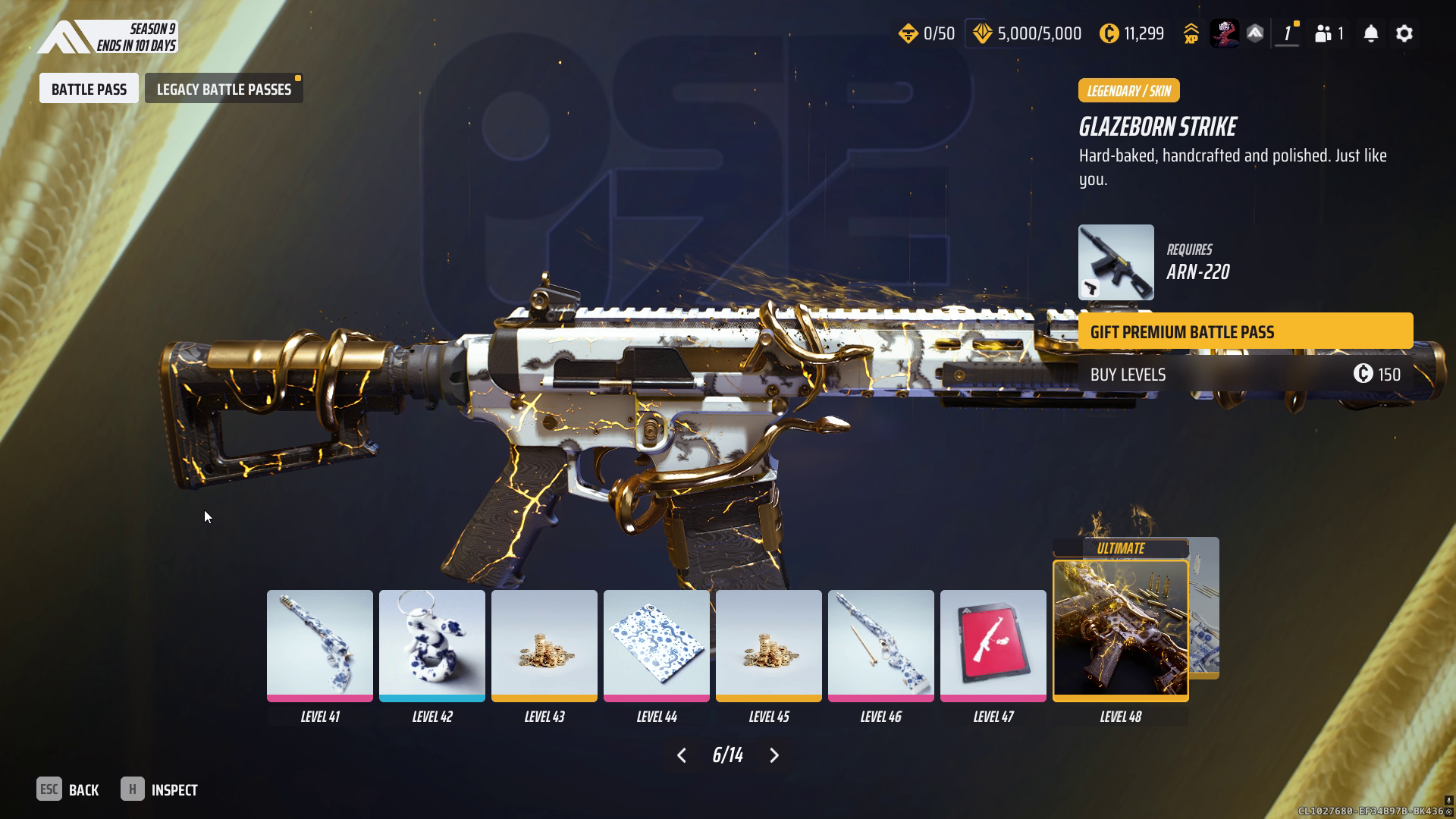This screenshot has height=819, width=1456.
Task: Select the Level 41 reward tile
Action: (319, 645)
